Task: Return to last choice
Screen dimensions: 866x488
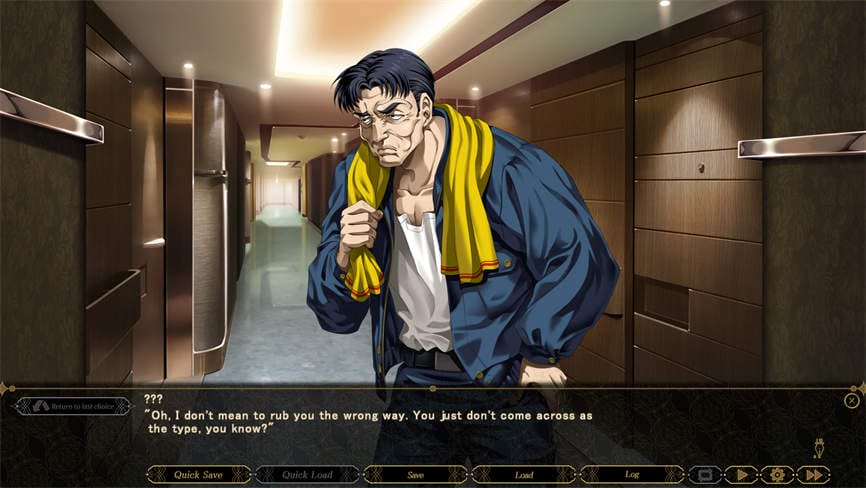Action: tap(73, 406)
